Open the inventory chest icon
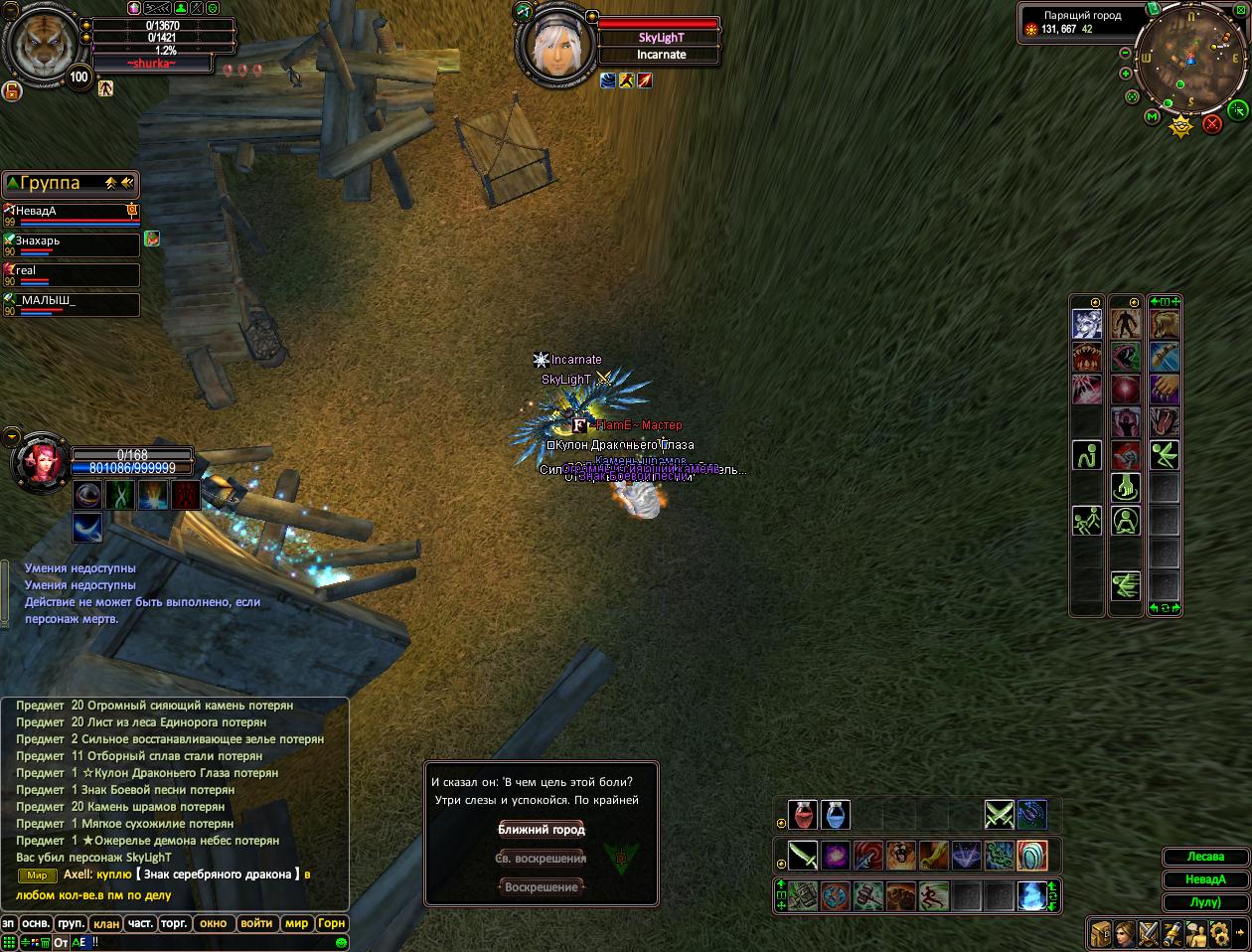The image size is (1252, 952). coord(1100,934)
